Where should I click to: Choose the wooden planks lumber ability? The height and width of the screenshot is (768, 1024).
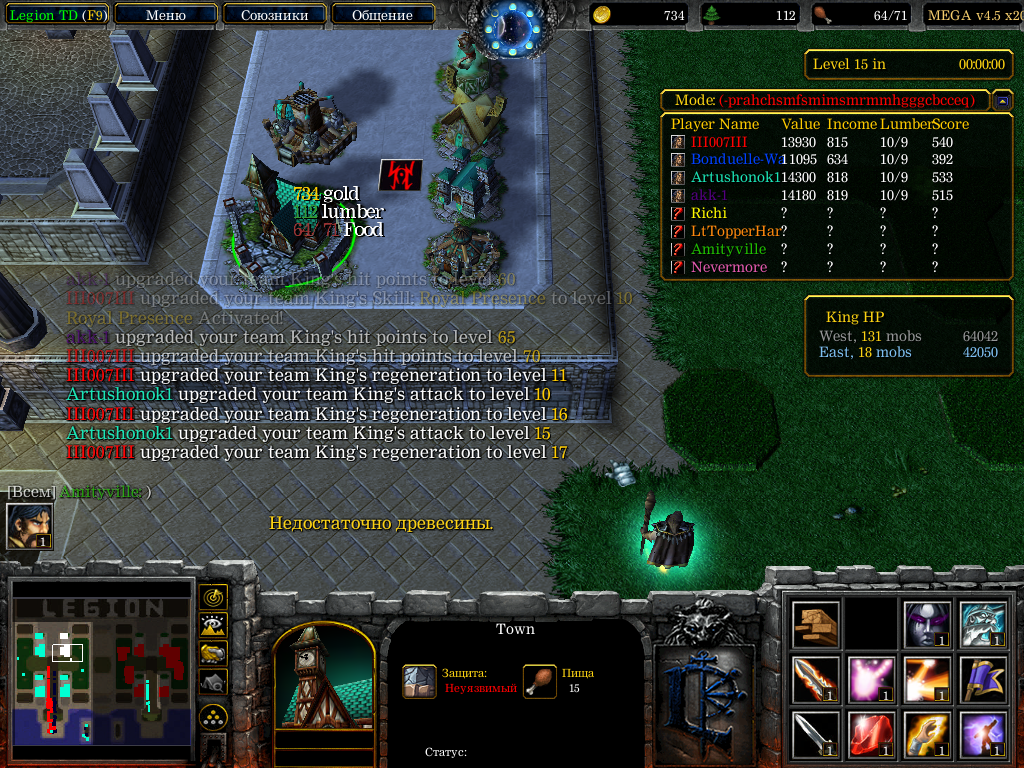[x=816, y=625]
